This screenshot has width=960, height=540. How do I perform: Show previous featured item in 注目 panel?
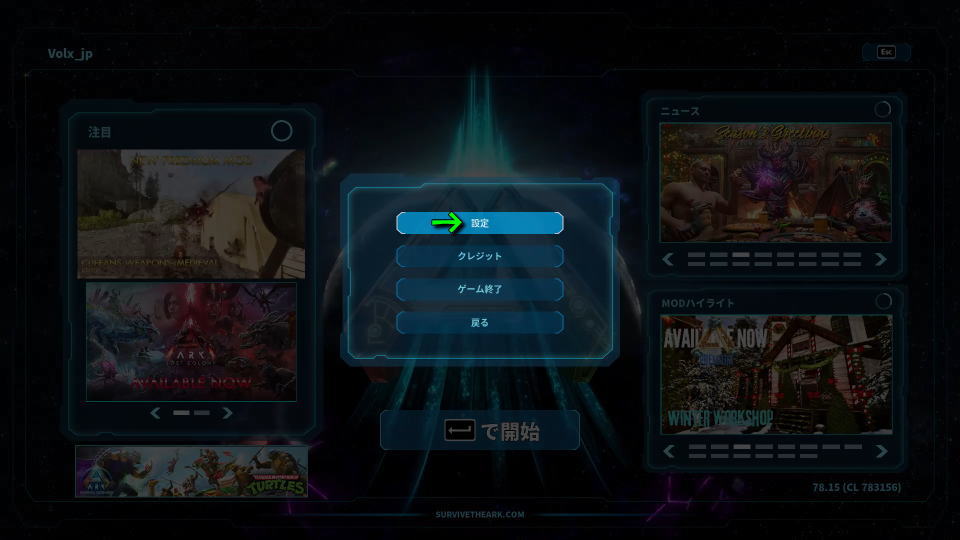point(155,413)
